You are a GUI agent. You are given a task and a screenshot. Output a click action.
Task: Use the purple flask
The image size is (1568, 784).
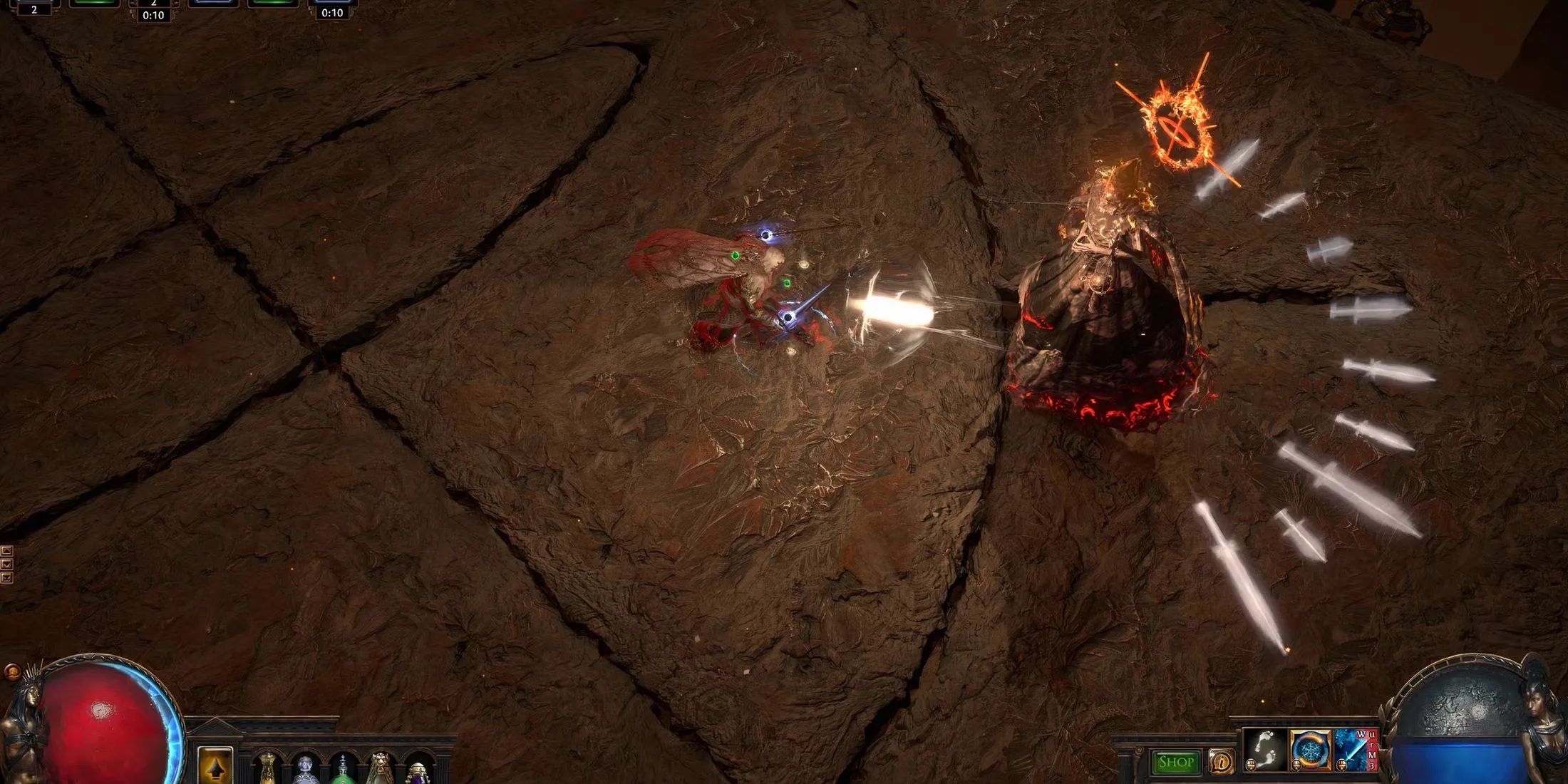tap(418, 773)
